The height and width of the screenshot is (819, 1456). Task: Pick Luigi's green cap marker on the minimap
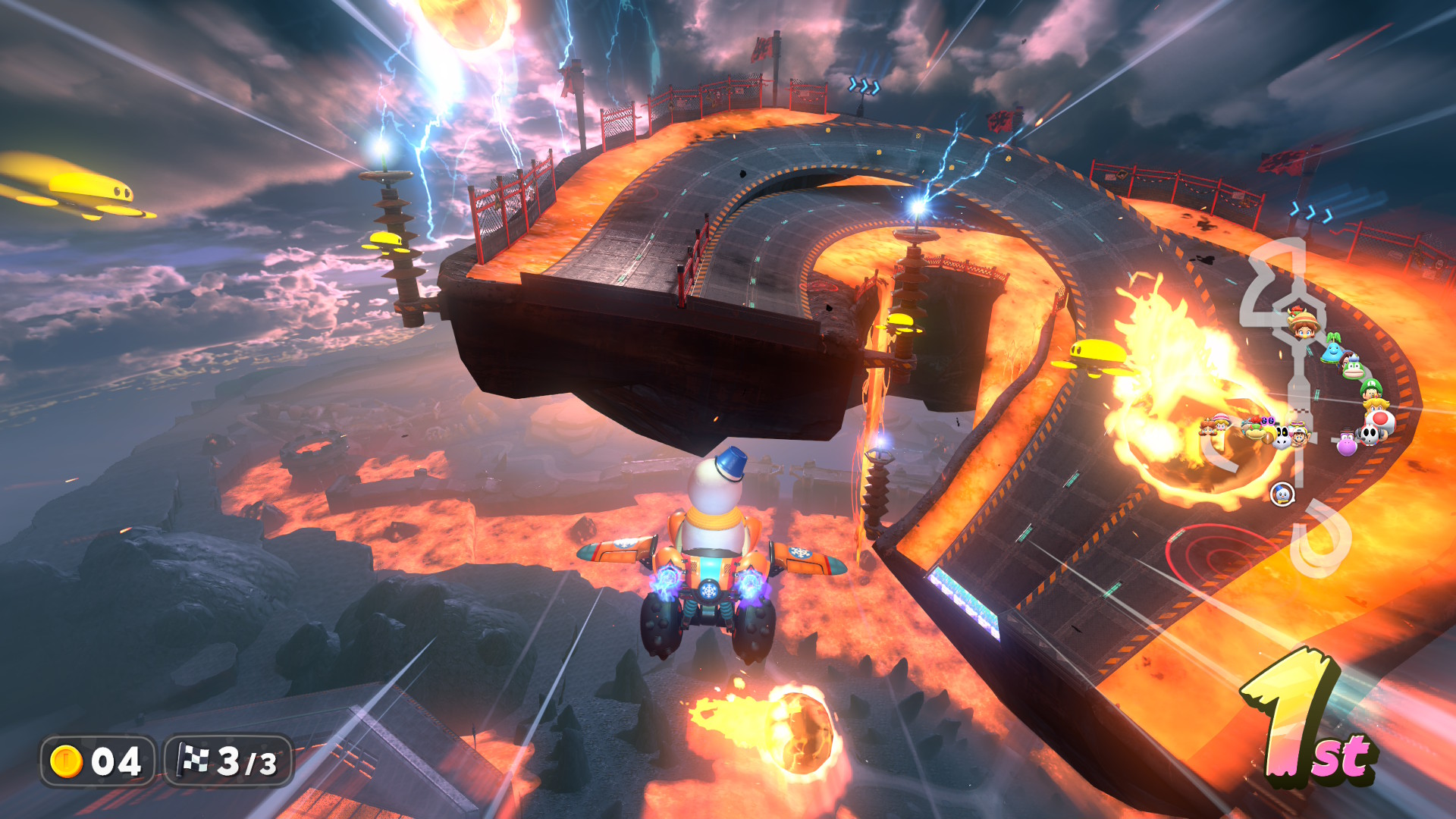(x=1370, y=390)
